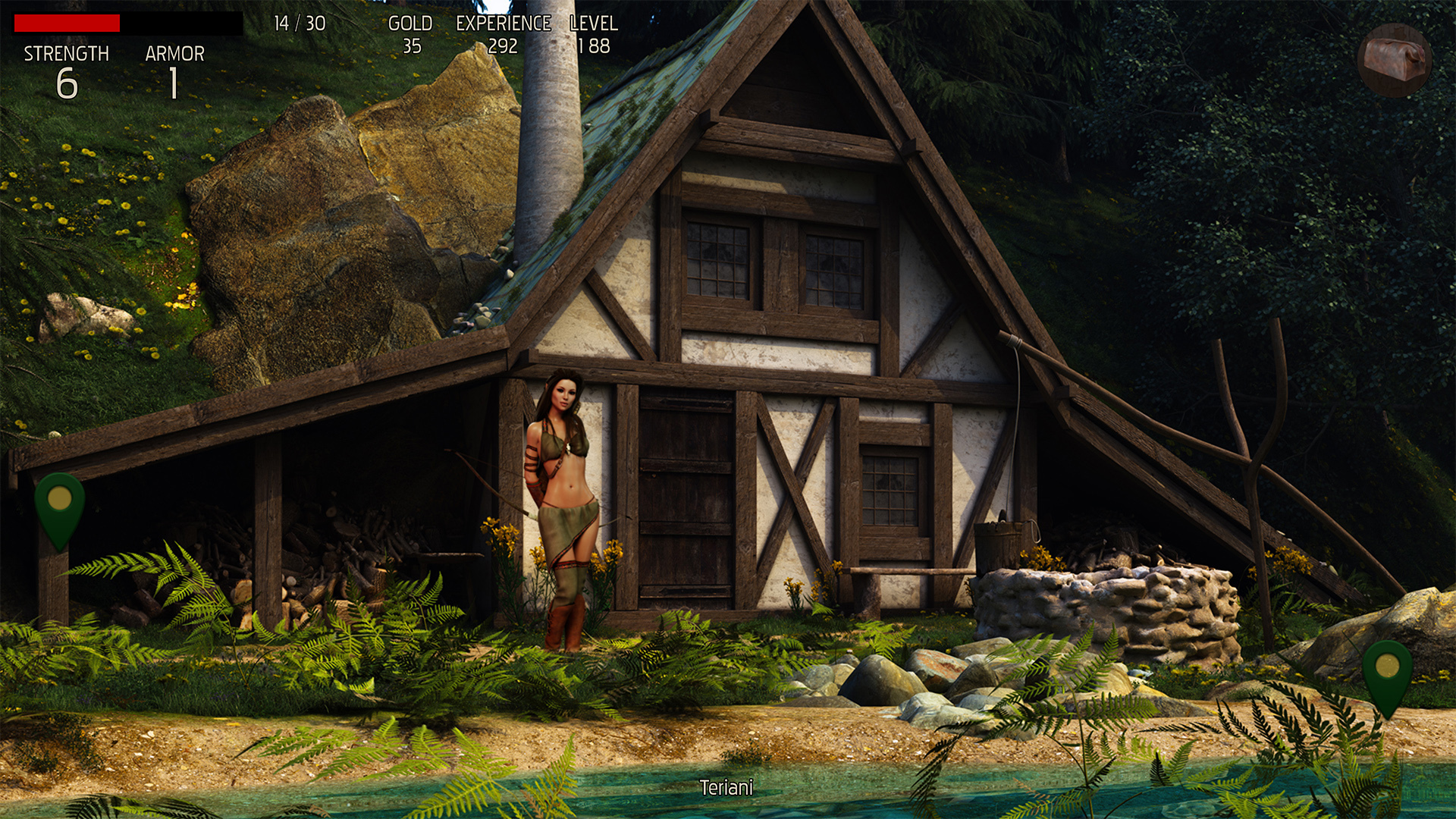The height and width of the screenshot is (819, 1456).
Task: Choose the green location marker below the stone well
Action: pyautogui.click(x=1387, y=671)
